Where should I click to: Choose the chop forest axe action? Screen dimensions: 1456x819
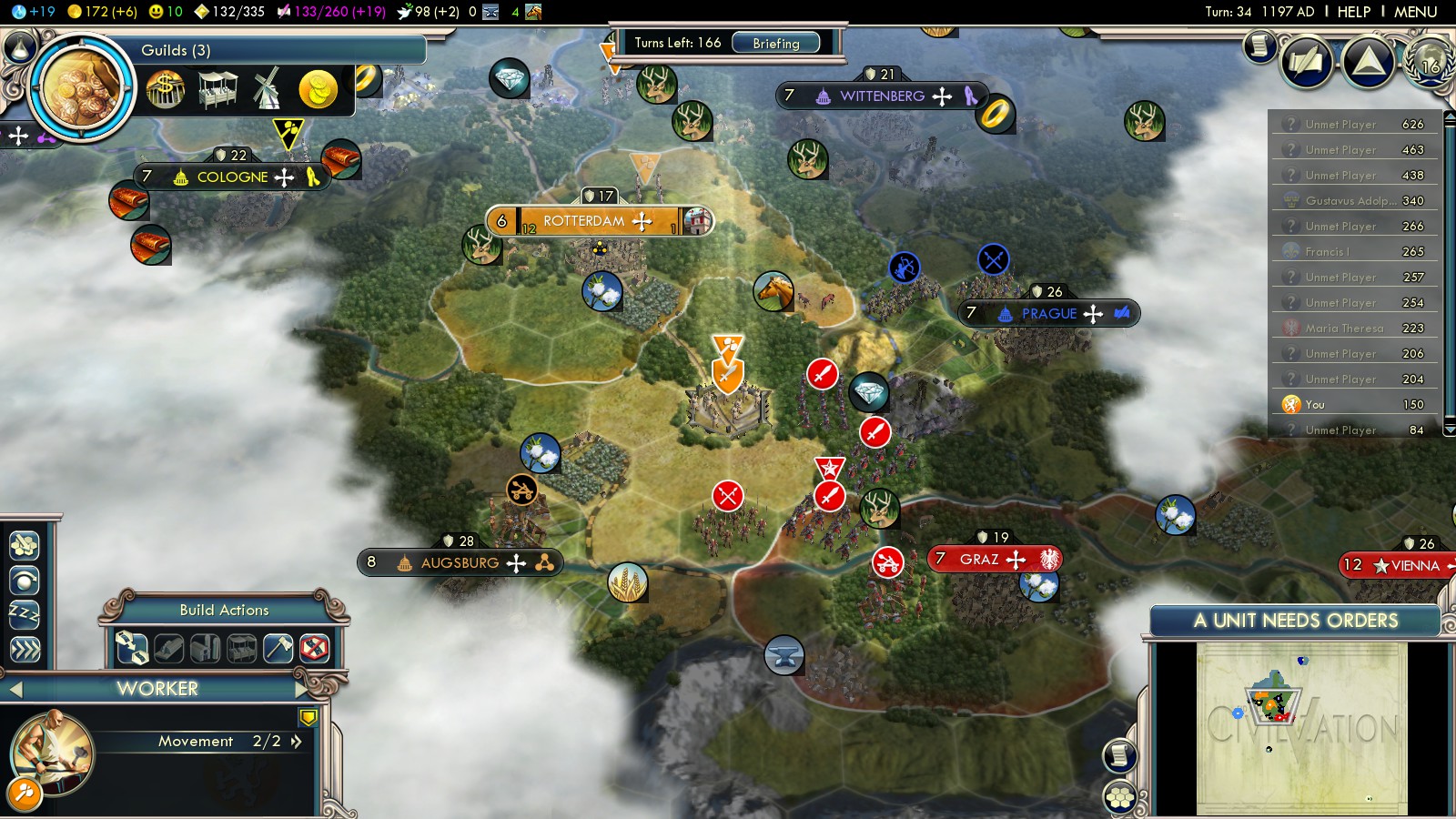(x=278, y=648)
